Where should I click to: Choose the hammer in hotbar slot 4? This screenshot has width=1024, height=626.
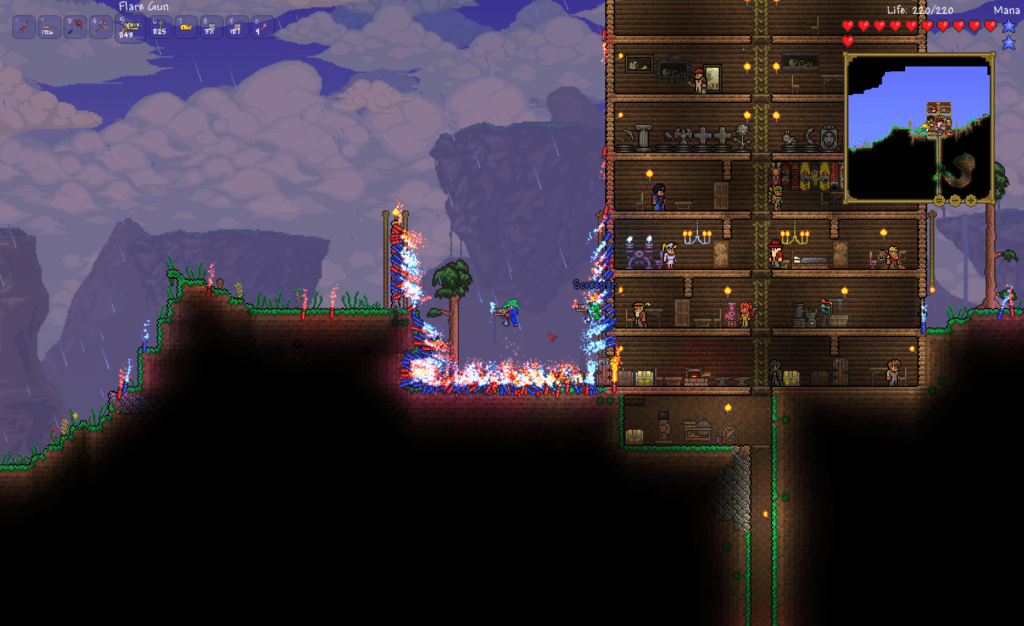point(100,28)
